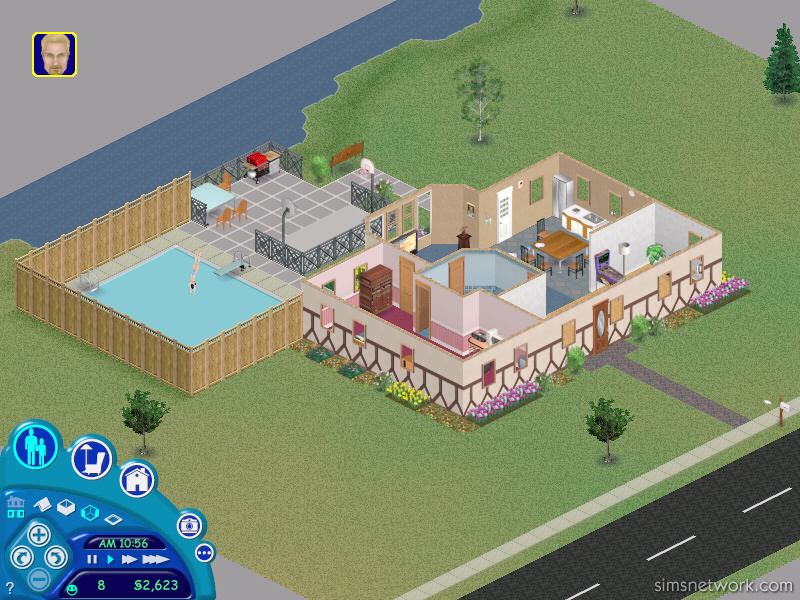Switch to Live mode

tap(35, 447)
